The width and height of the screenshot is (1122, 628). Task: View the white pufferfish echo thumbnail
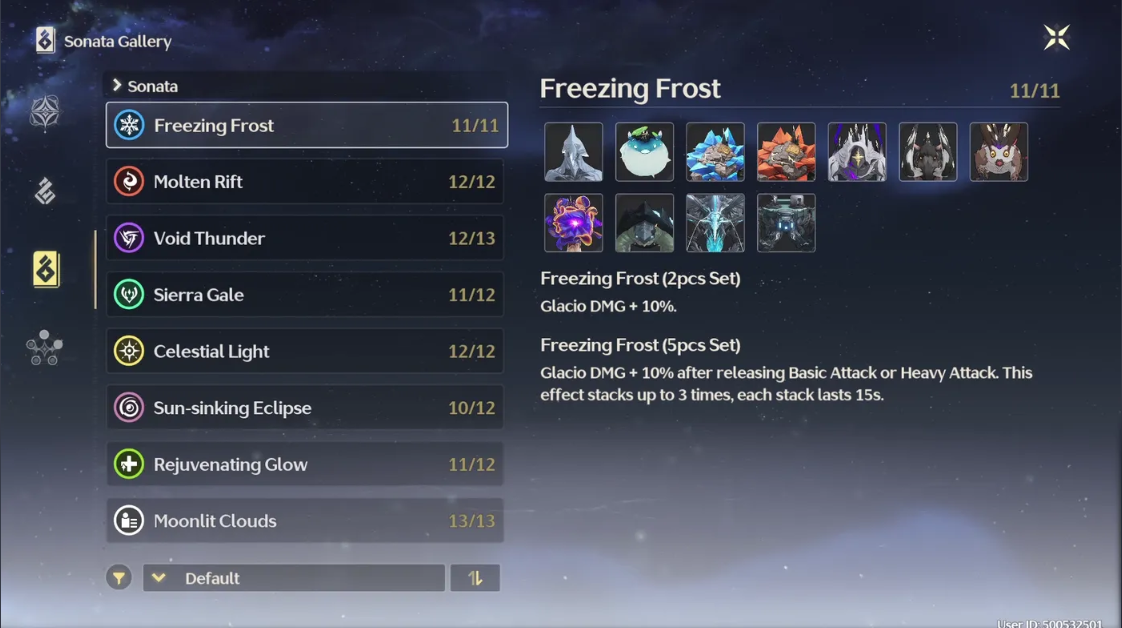[644, 152]
